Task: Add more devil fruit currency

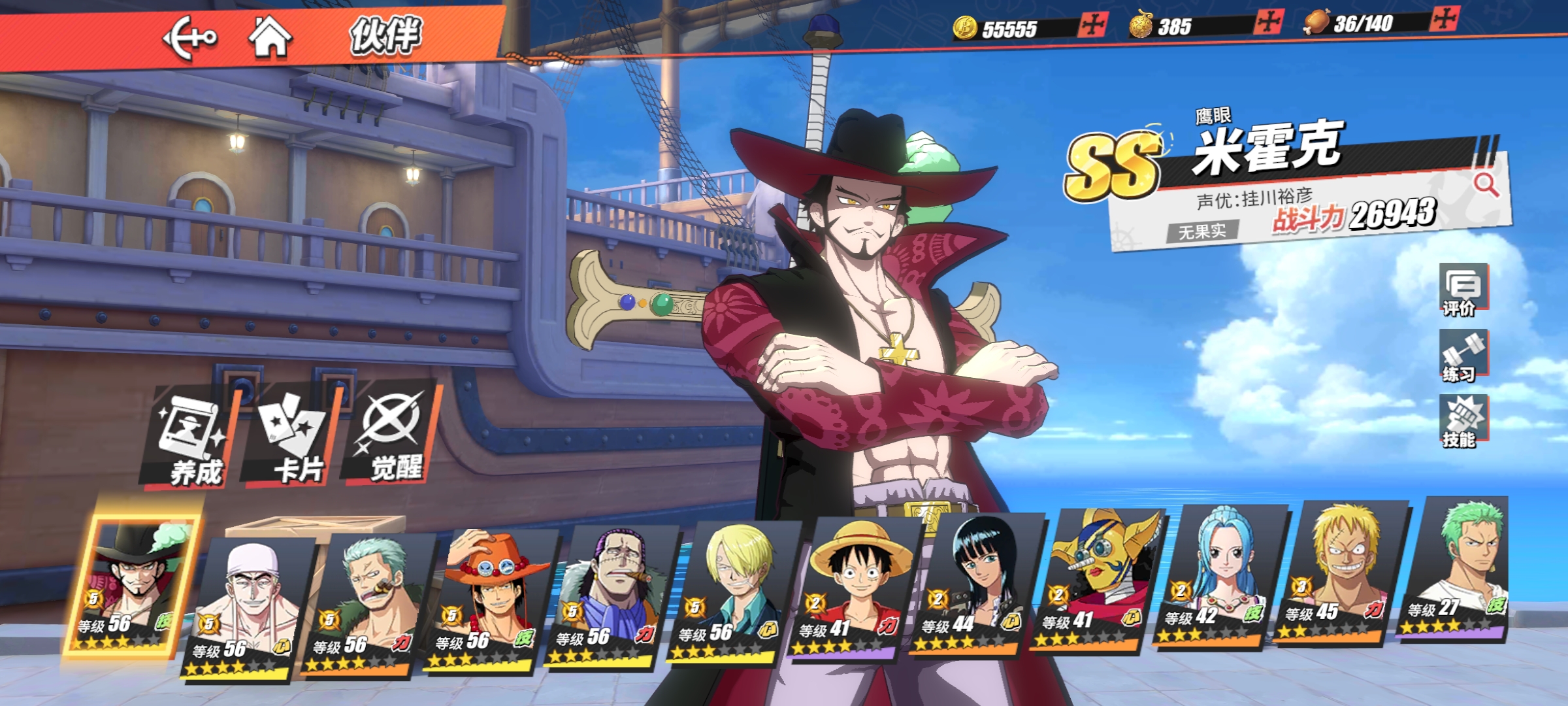Action: point(1268,23)
